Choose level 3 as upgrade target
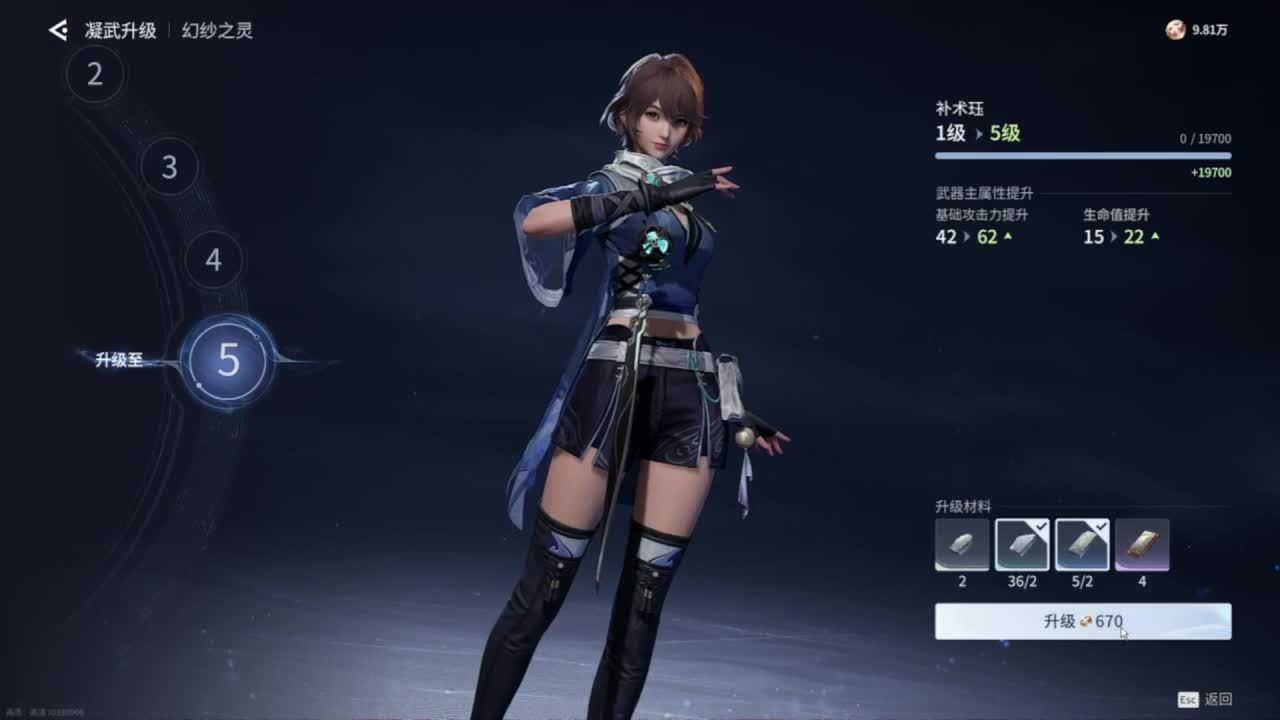Image resolution: width=1280 pixels, height=720 pixels. (x=169, y=167)
